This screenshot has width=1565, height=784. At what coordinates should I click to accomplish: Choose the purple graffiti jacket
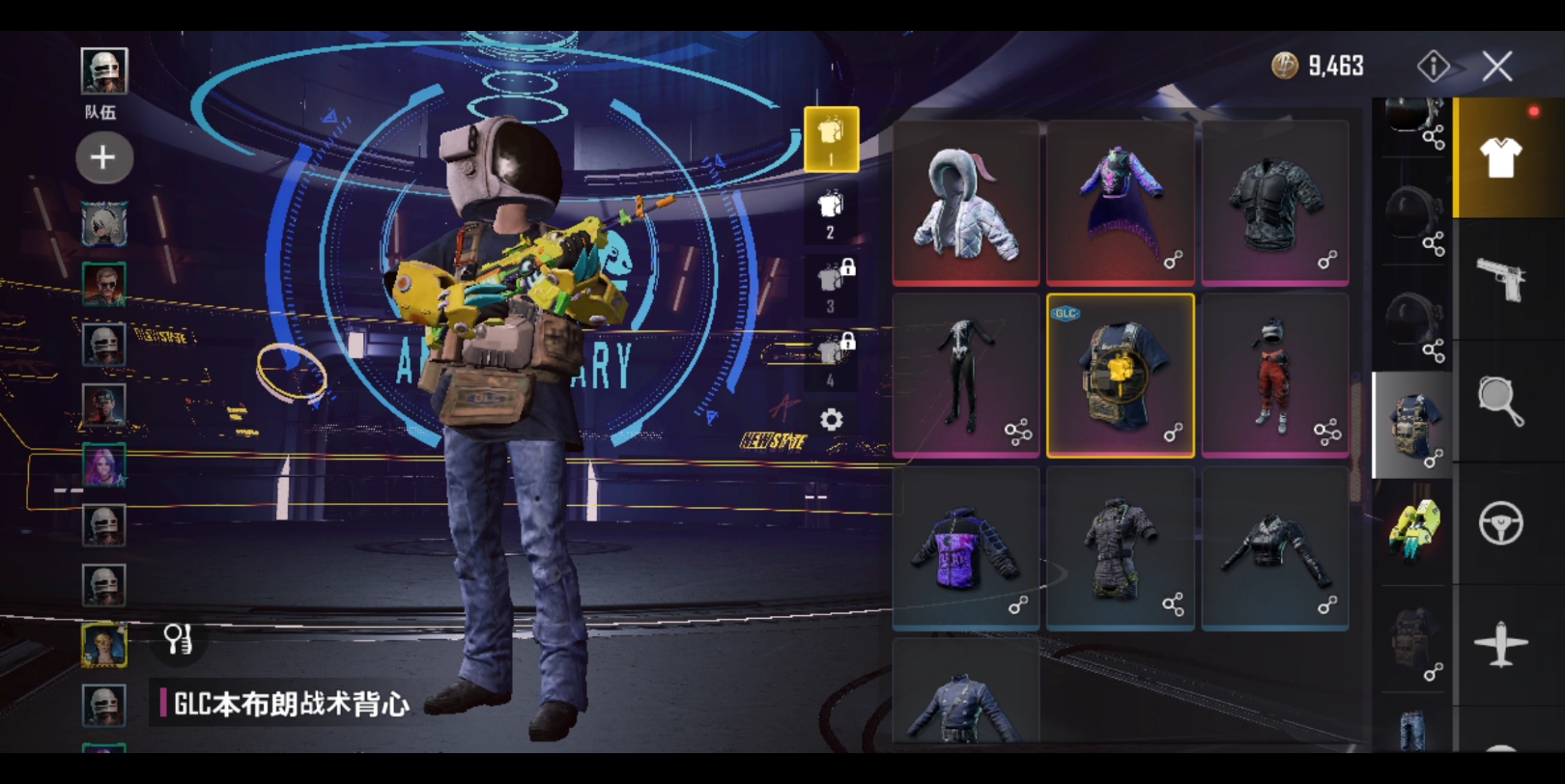tap(965, 548)
